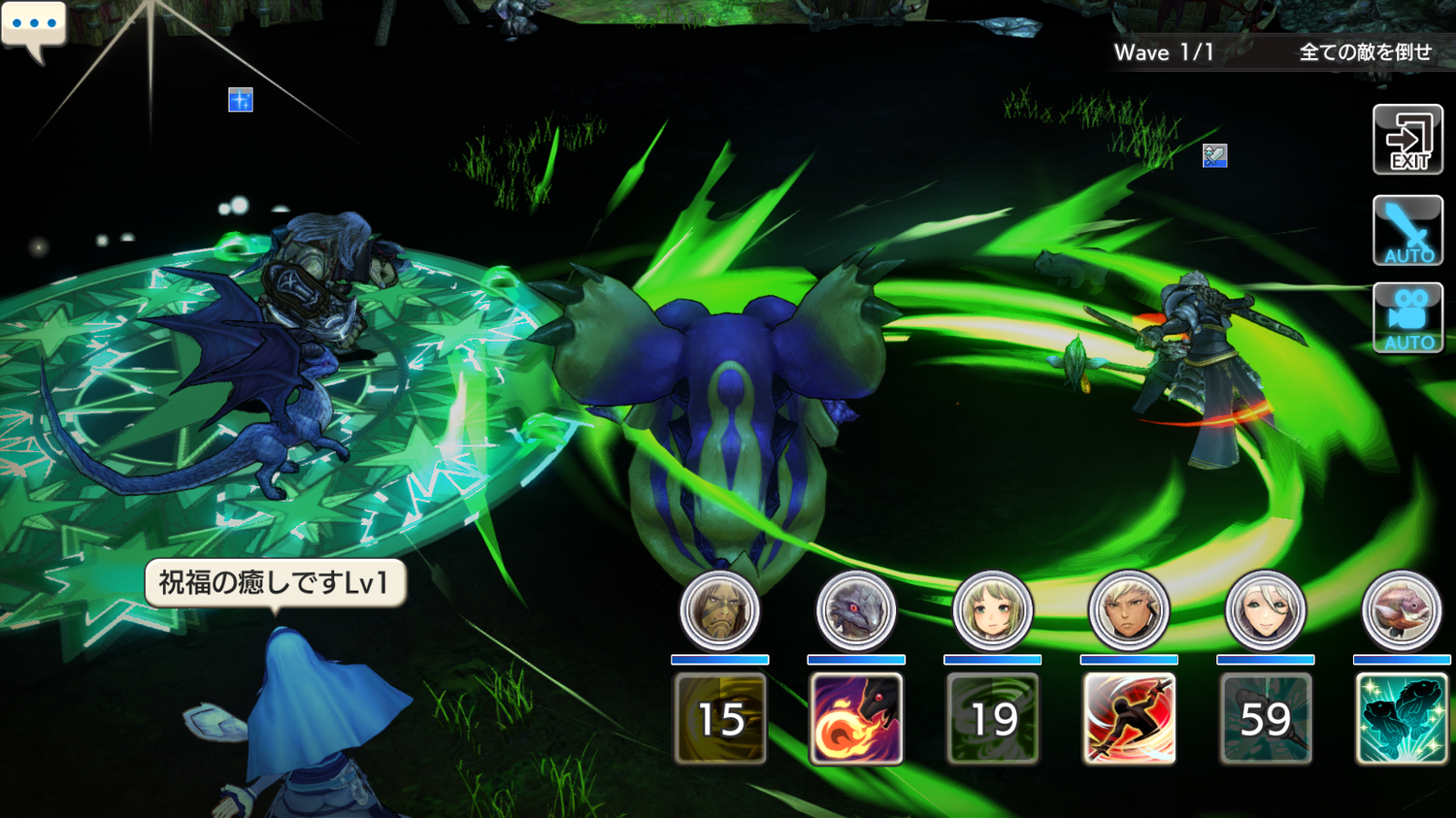Select the grey dragon portrait
The image size is (1456, 818).
pyautogui.click(x=856, y=611)
